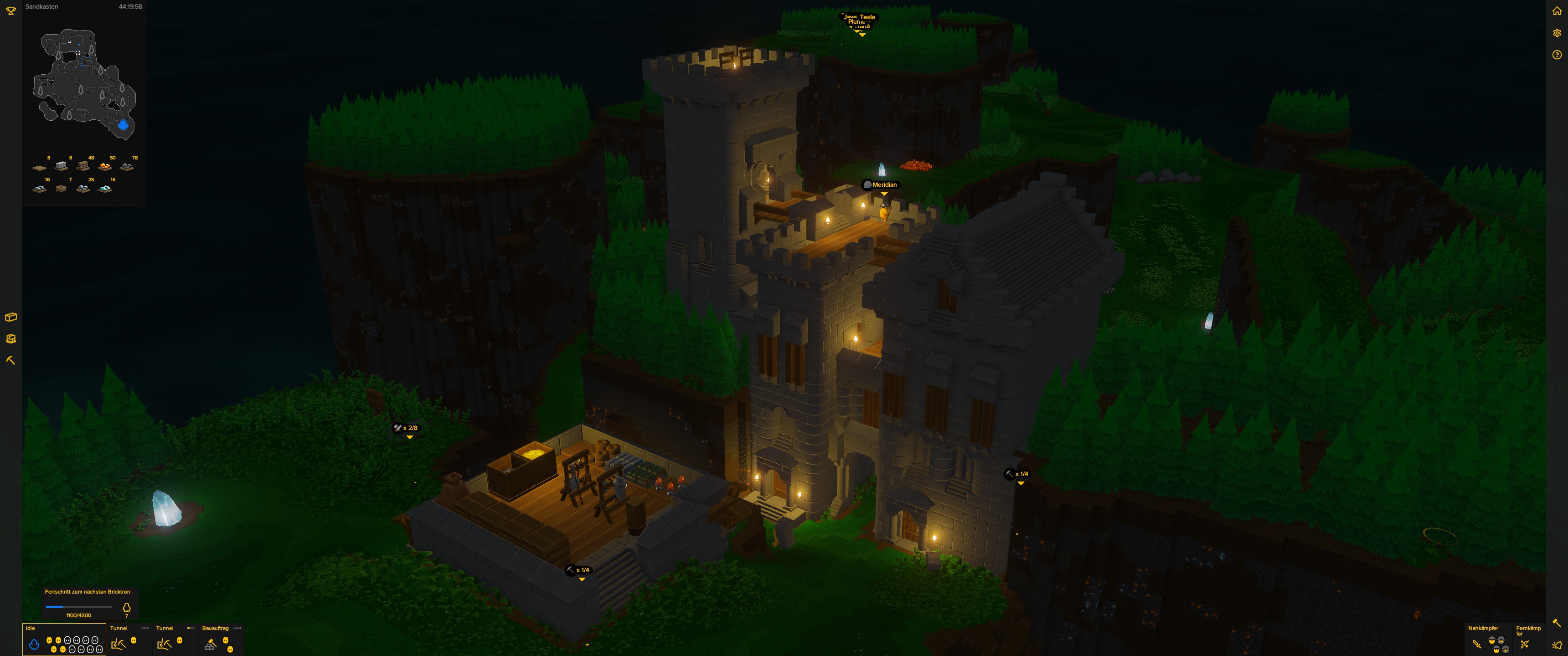The image size is (1568, 656).
Task: Select the blocks/construction icon in left sidebar
Action: click(x=10, y=317)
